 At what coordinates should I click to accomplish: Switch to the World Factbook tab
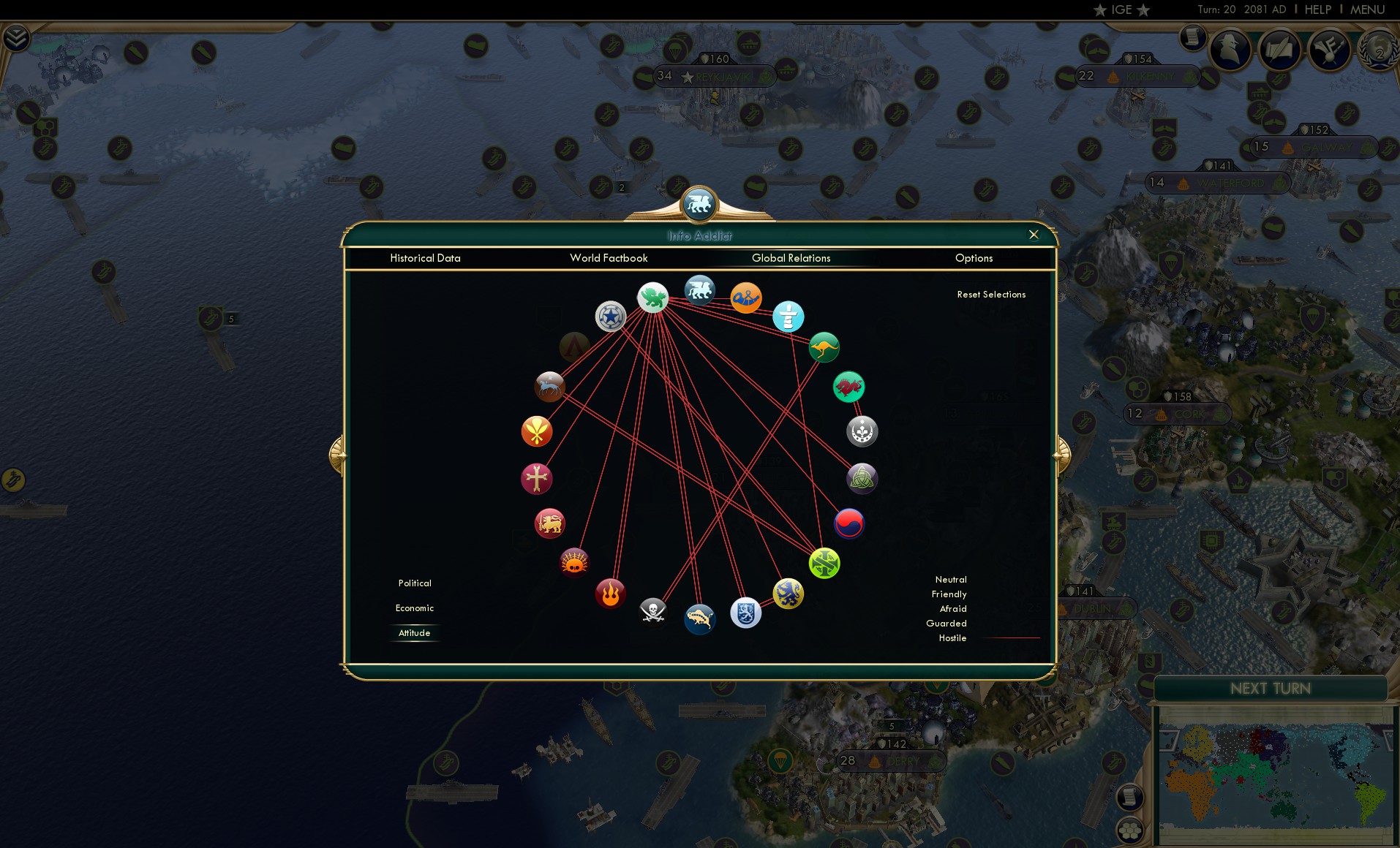(609, 258)
